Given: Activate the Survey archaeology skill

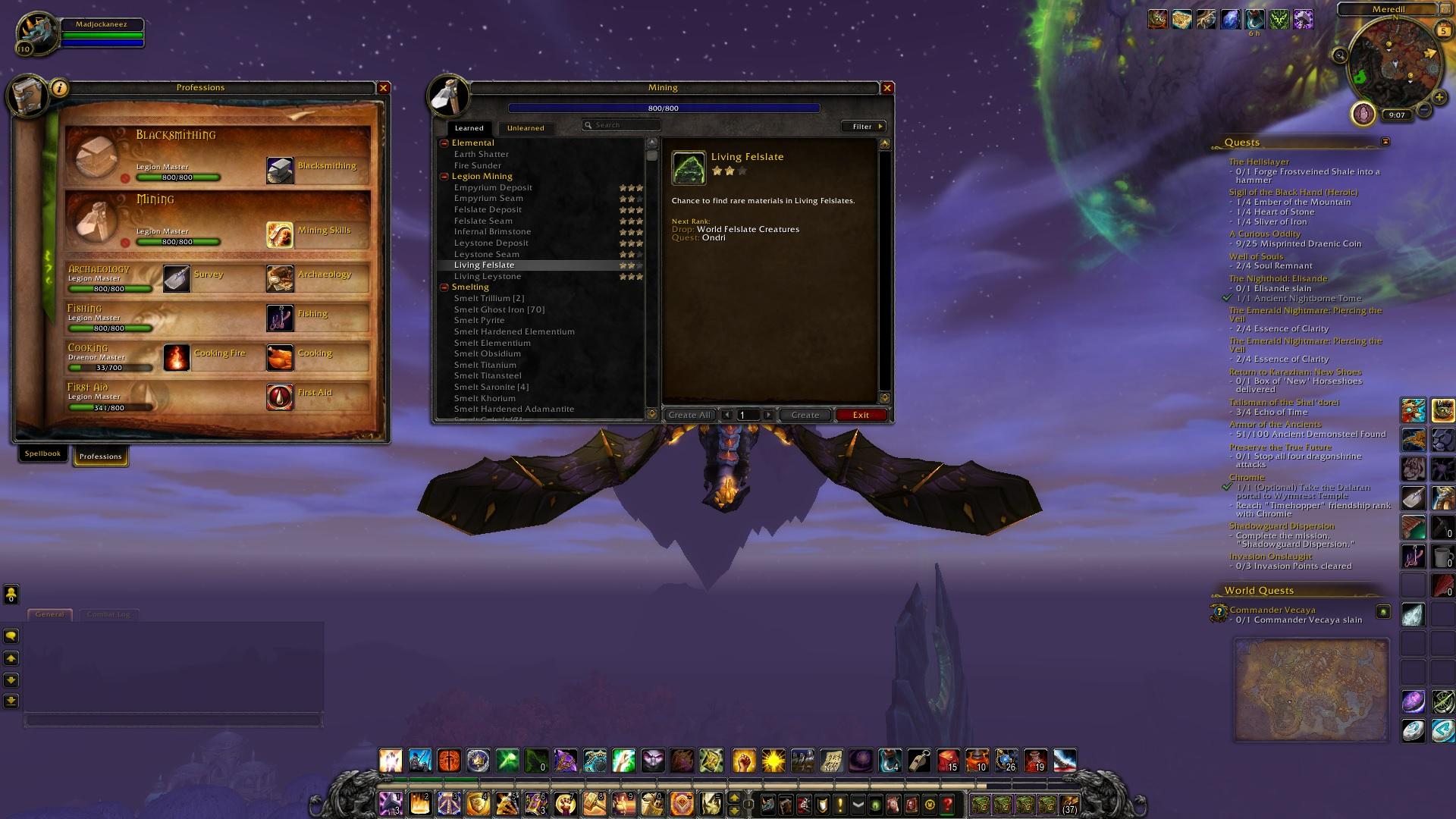Looking at the screenshot, I should click(177, 278).
